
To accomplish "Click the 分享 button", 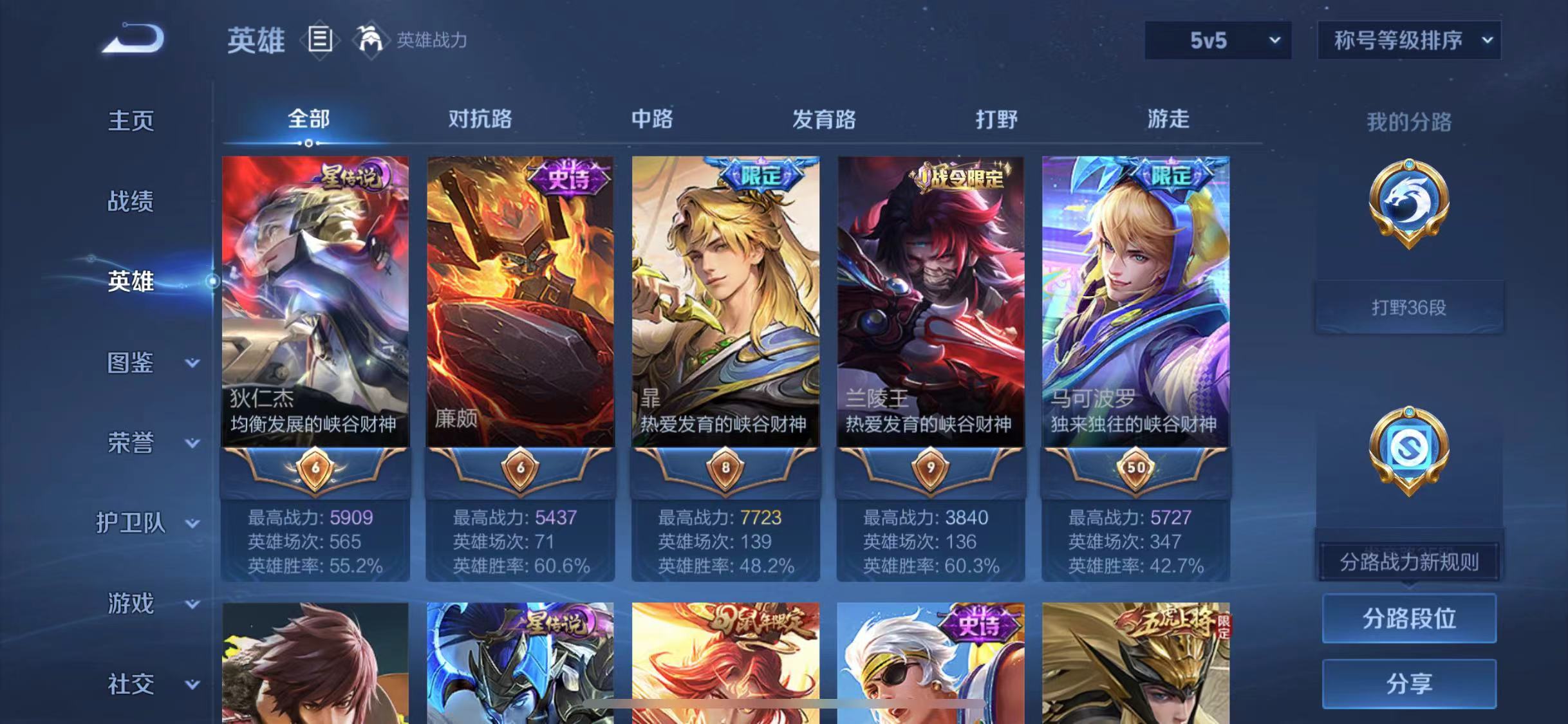I will pyautogui.click(x=1409, y=682).
